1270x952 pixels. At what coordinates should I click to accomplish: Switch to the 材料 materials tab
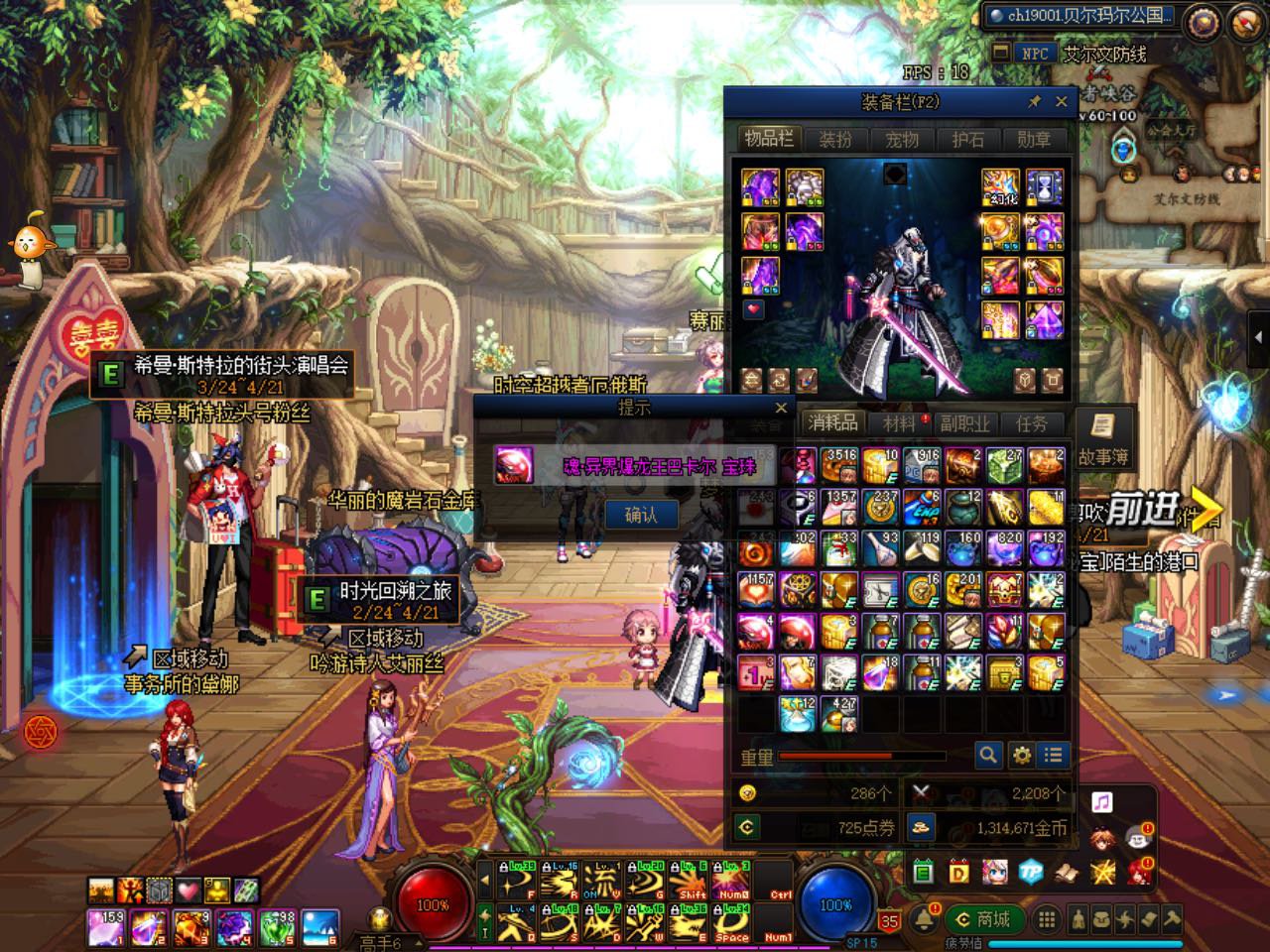(x=900, y=423)
